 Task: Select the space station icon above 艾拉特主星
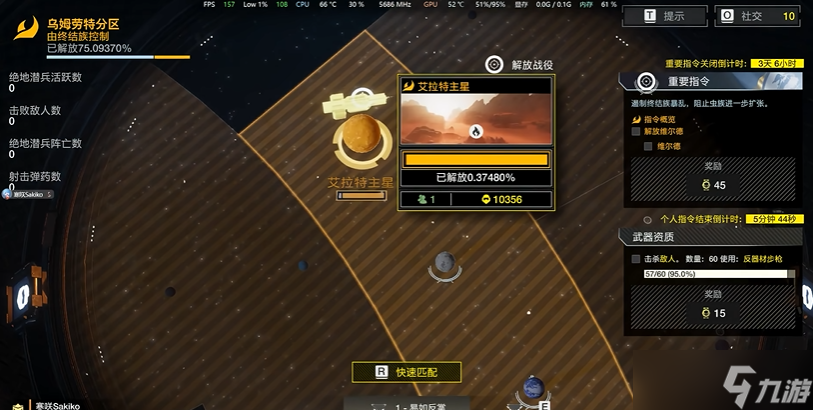click(350, 101)
